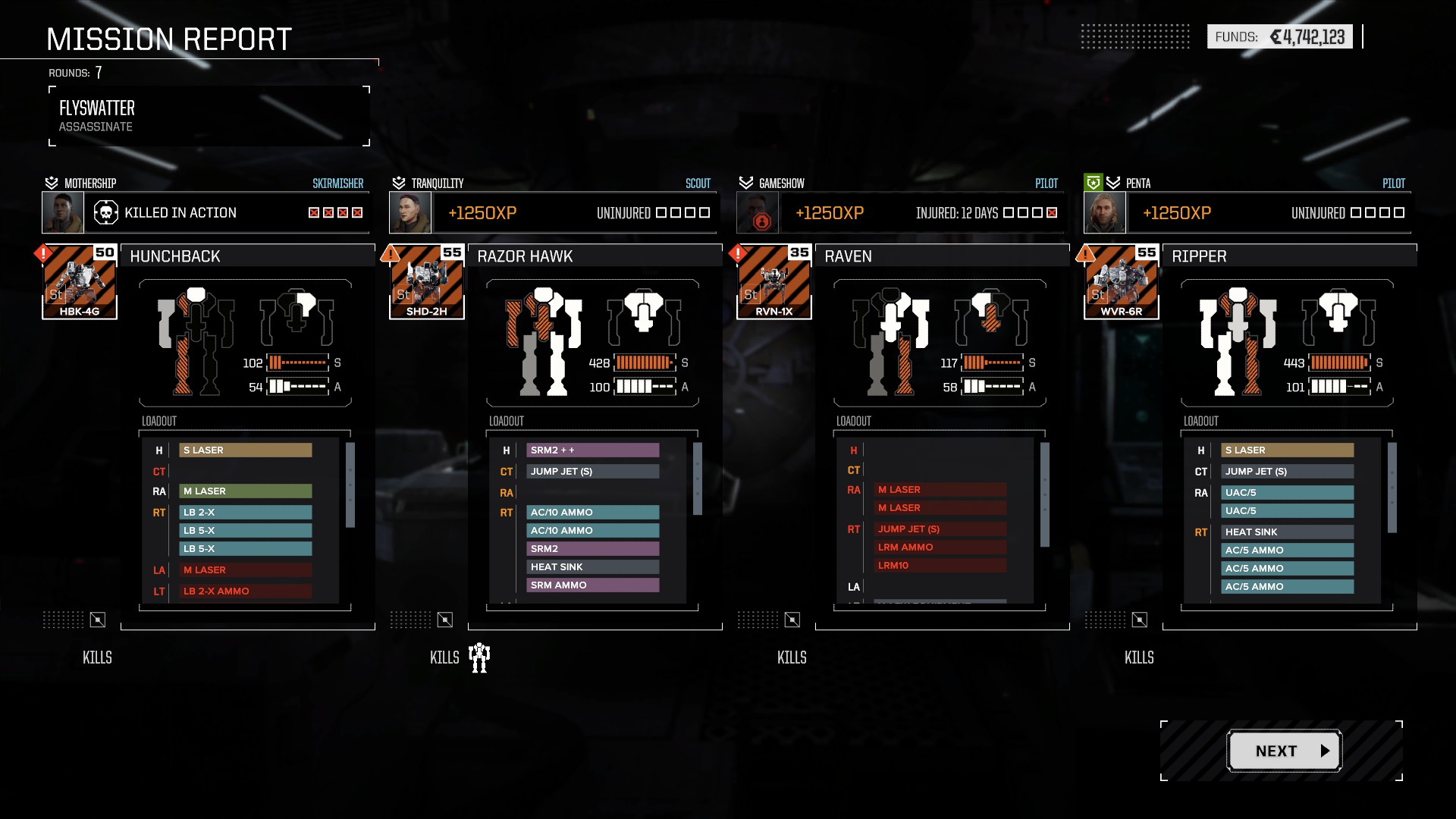The image size is (1456, 819).
Task: Select the Raven RVN-1X mech thumbnail
Action: [774, 282]
